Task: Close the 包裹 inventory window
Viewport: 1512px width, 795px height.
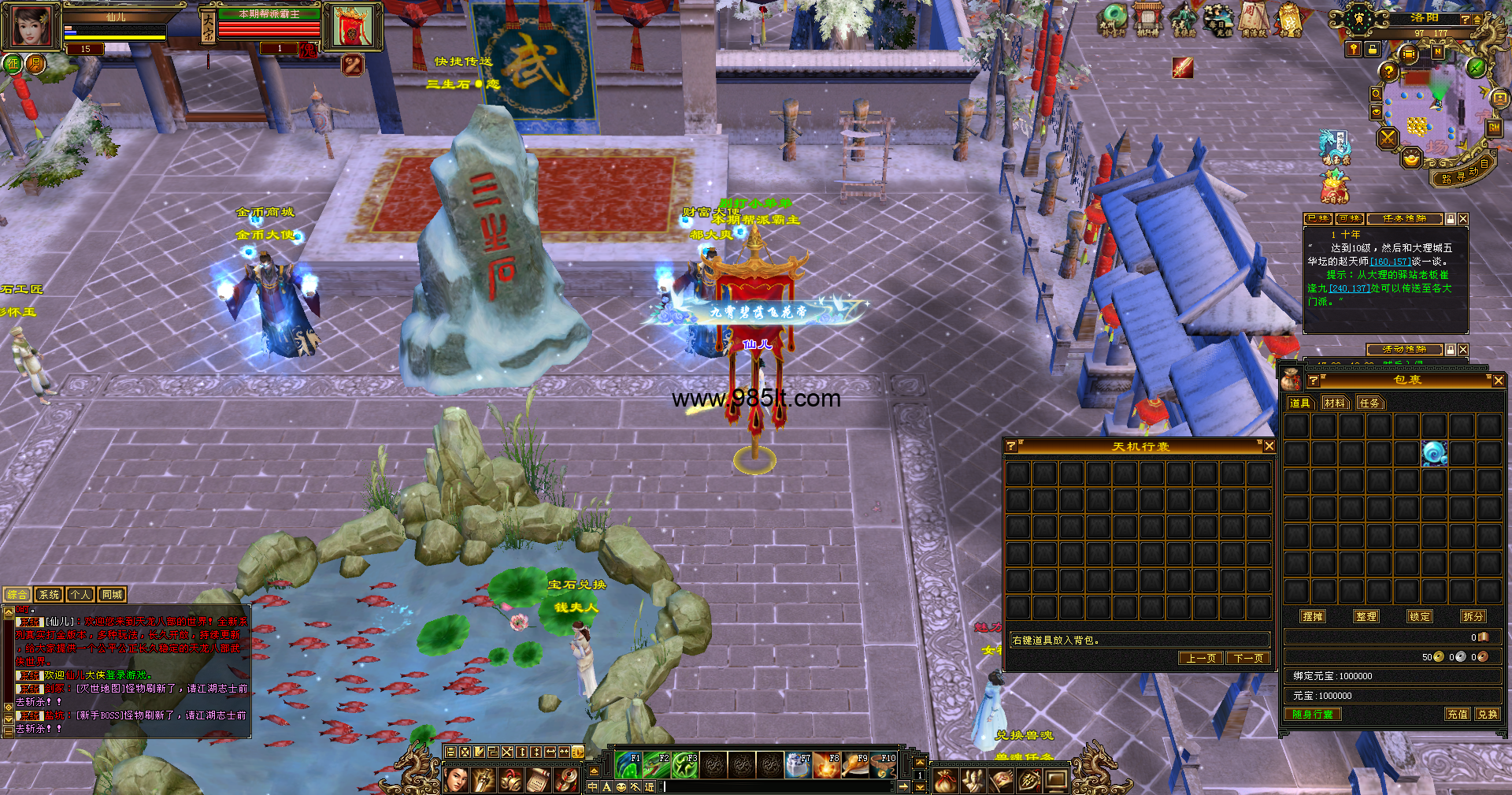Action: (x=1498, y=381)
